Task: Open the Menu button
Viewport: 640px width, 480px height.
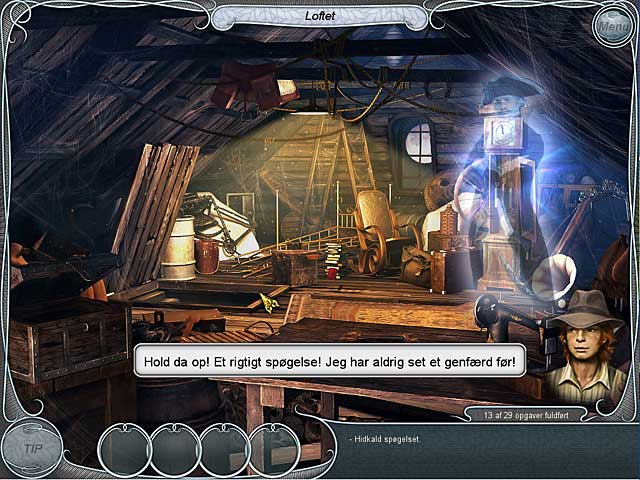Action: (x=612, y=27)
